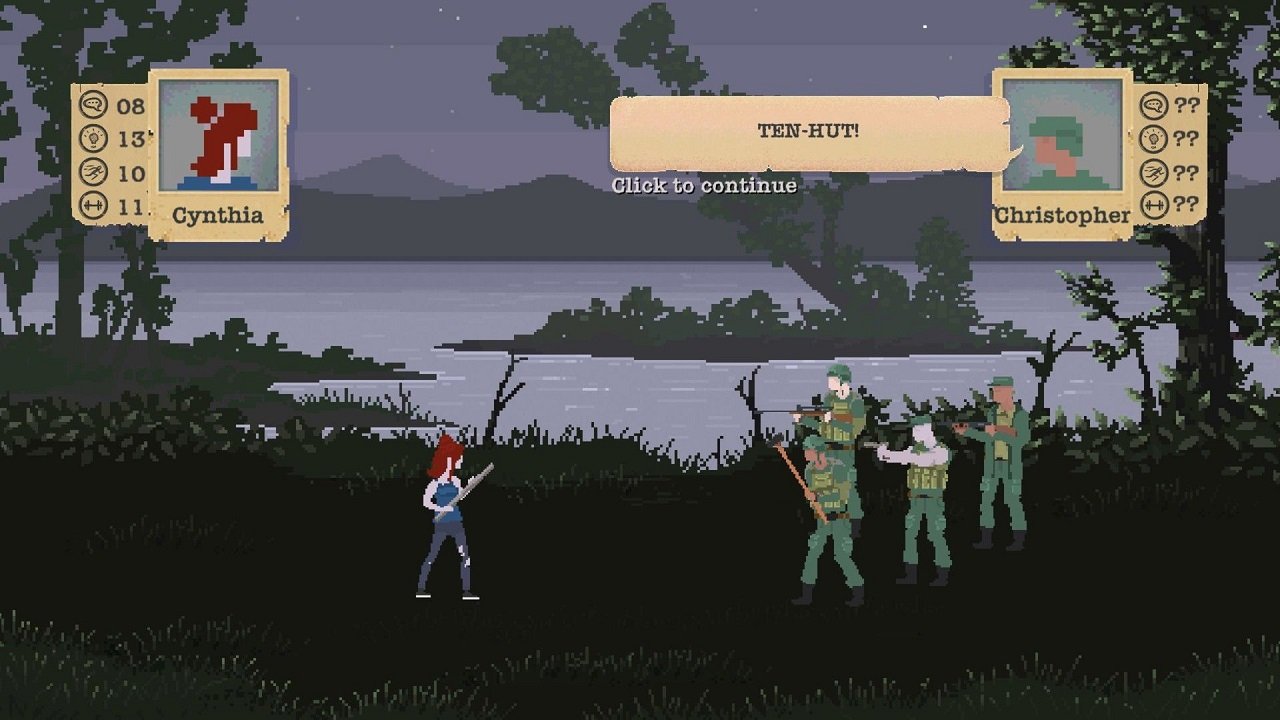Open Christopher's portrait photo
Screen dimensions: 1280x720
1061,132
